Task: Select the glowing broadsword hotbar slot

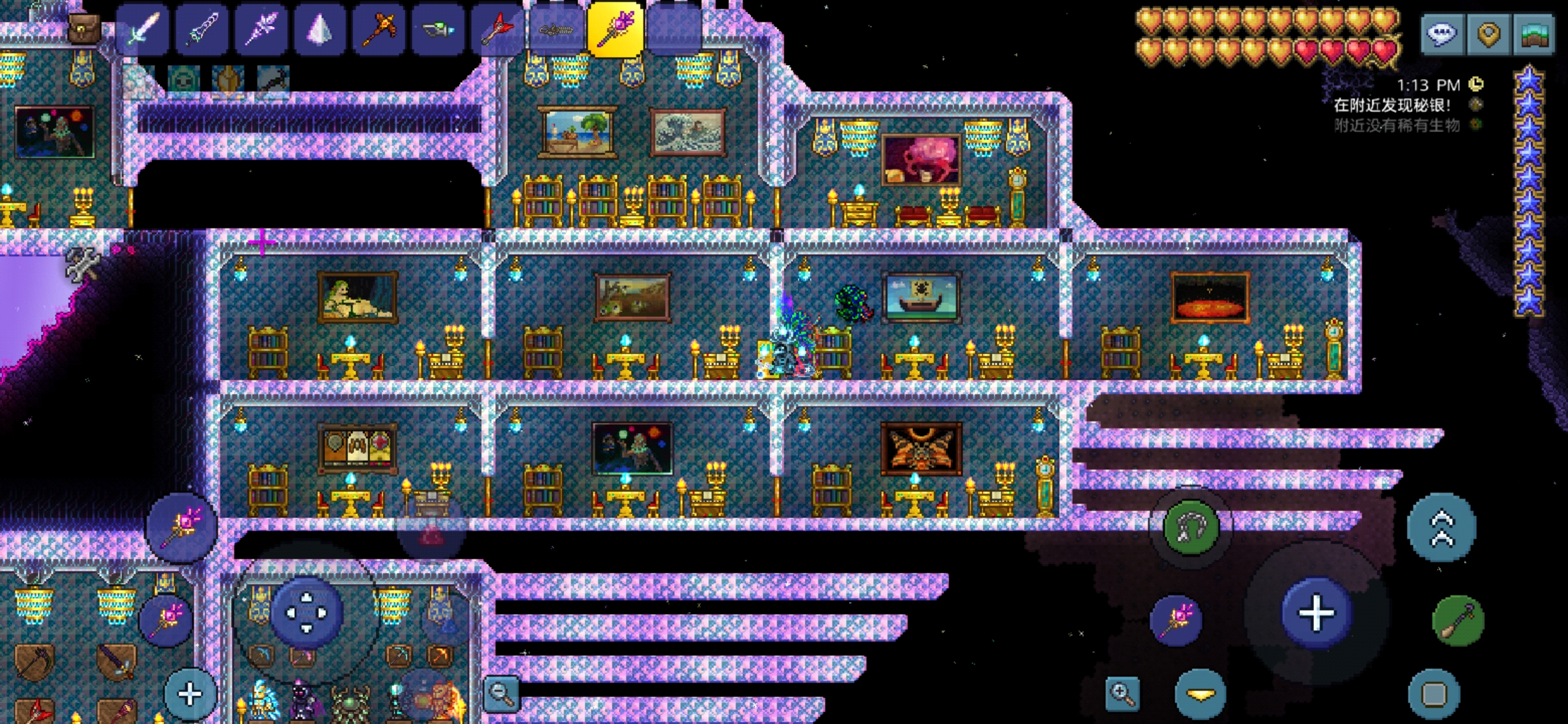Action: click(142, 30)
